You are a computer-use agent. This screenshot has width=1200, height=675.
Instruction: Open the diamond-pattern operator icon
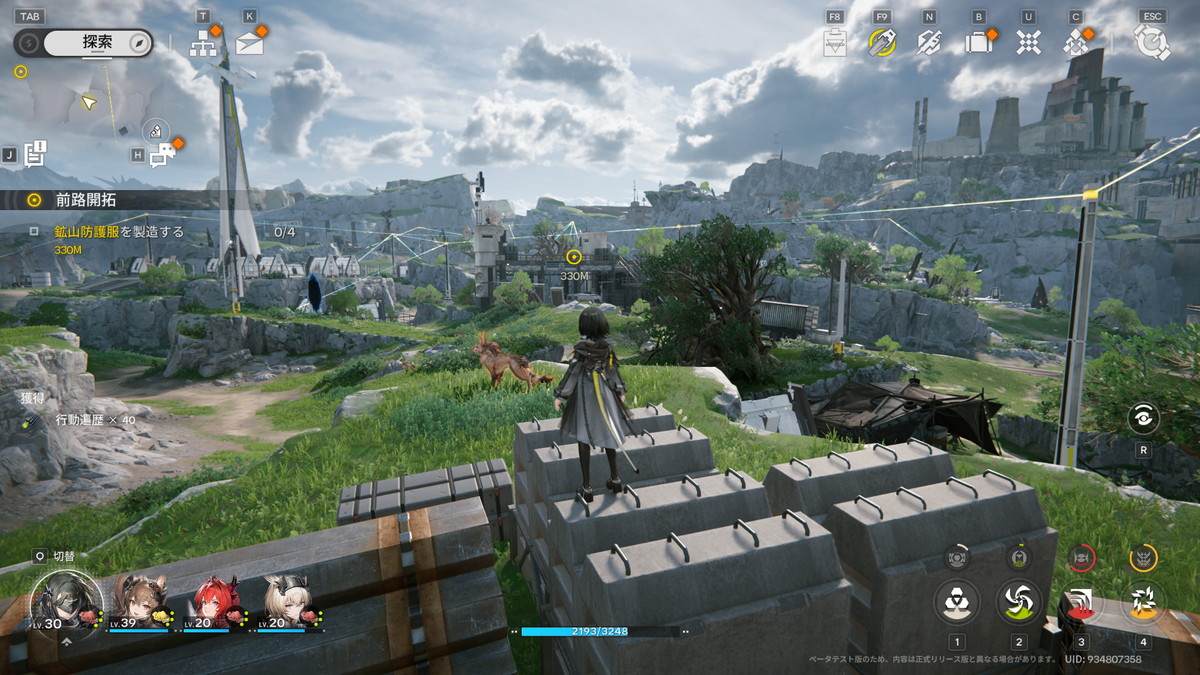tap(1076, 42)
